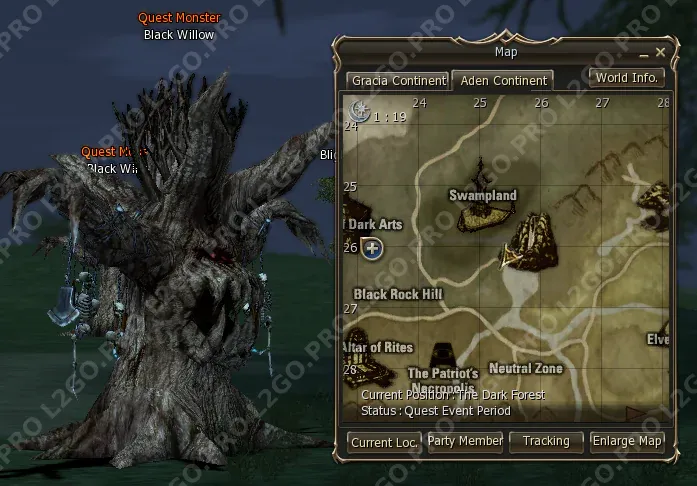Click the plus marker near Dark Arts
The height and width of the screenshot is (486, 697).
[372, 247]
